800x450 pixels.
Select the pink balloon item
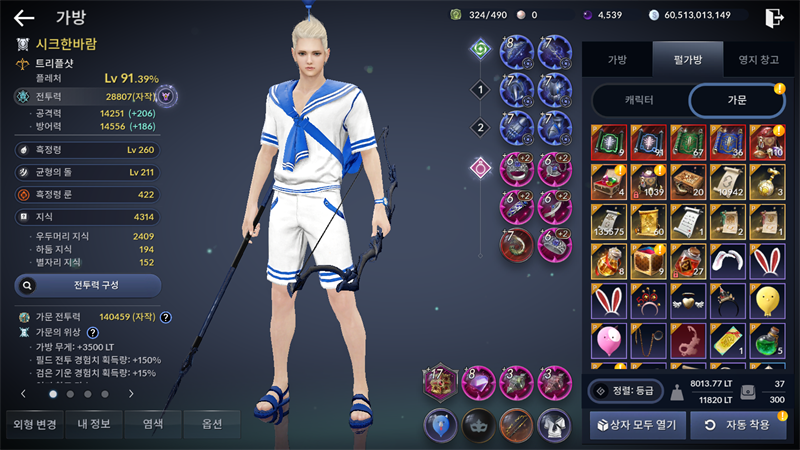(x=609, y=342)
